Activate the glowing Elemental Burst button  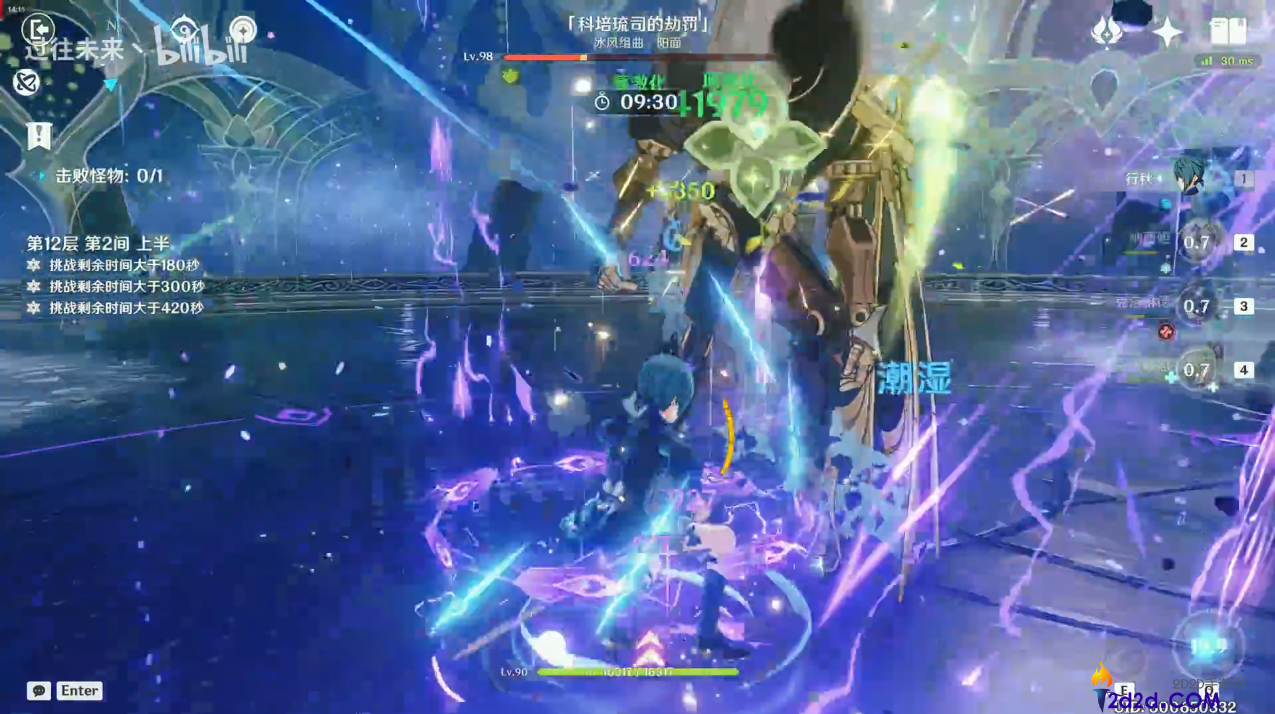(1207, 647)
